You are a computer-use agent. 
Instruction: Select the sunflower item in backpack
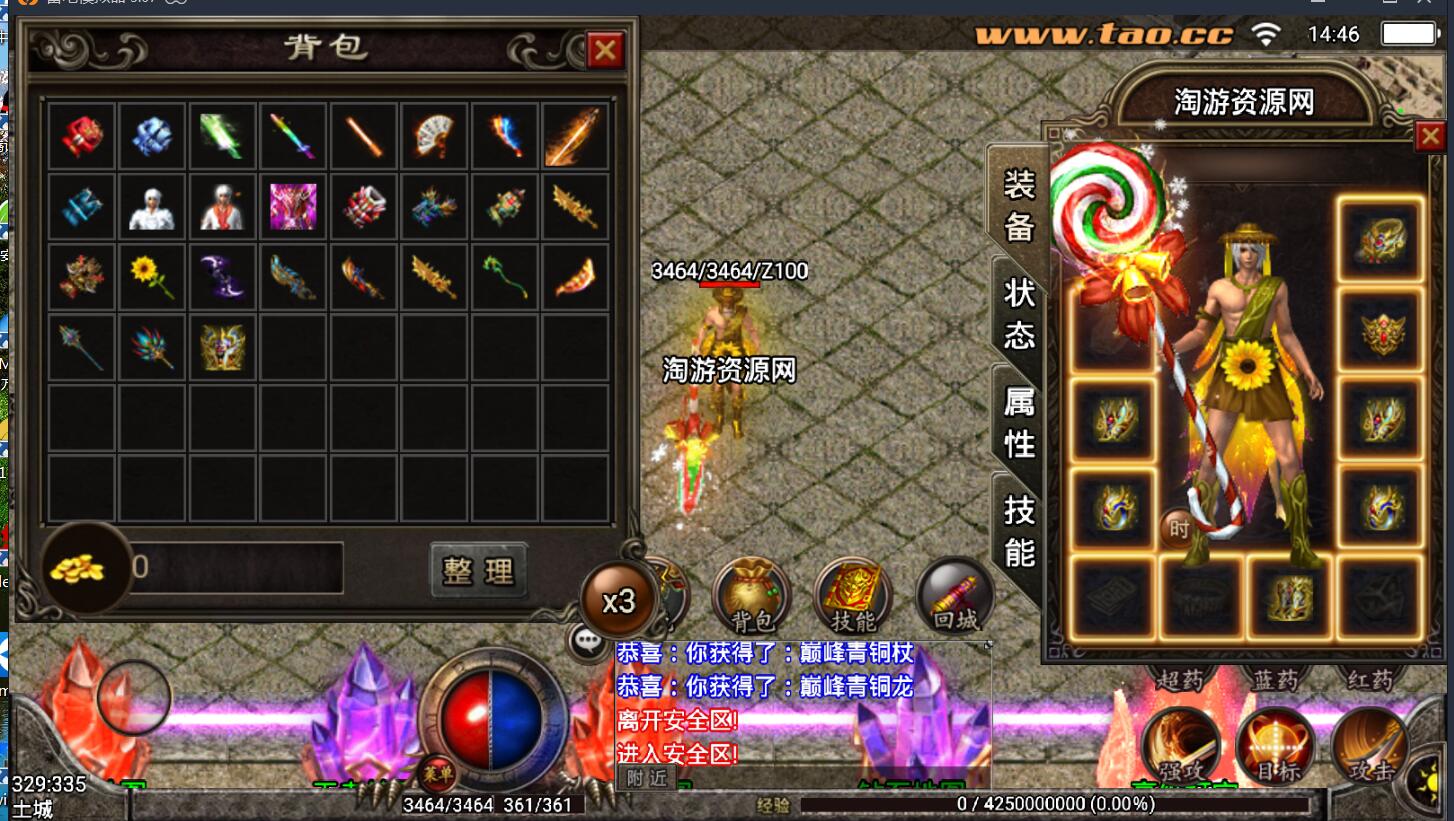[152, 274]
